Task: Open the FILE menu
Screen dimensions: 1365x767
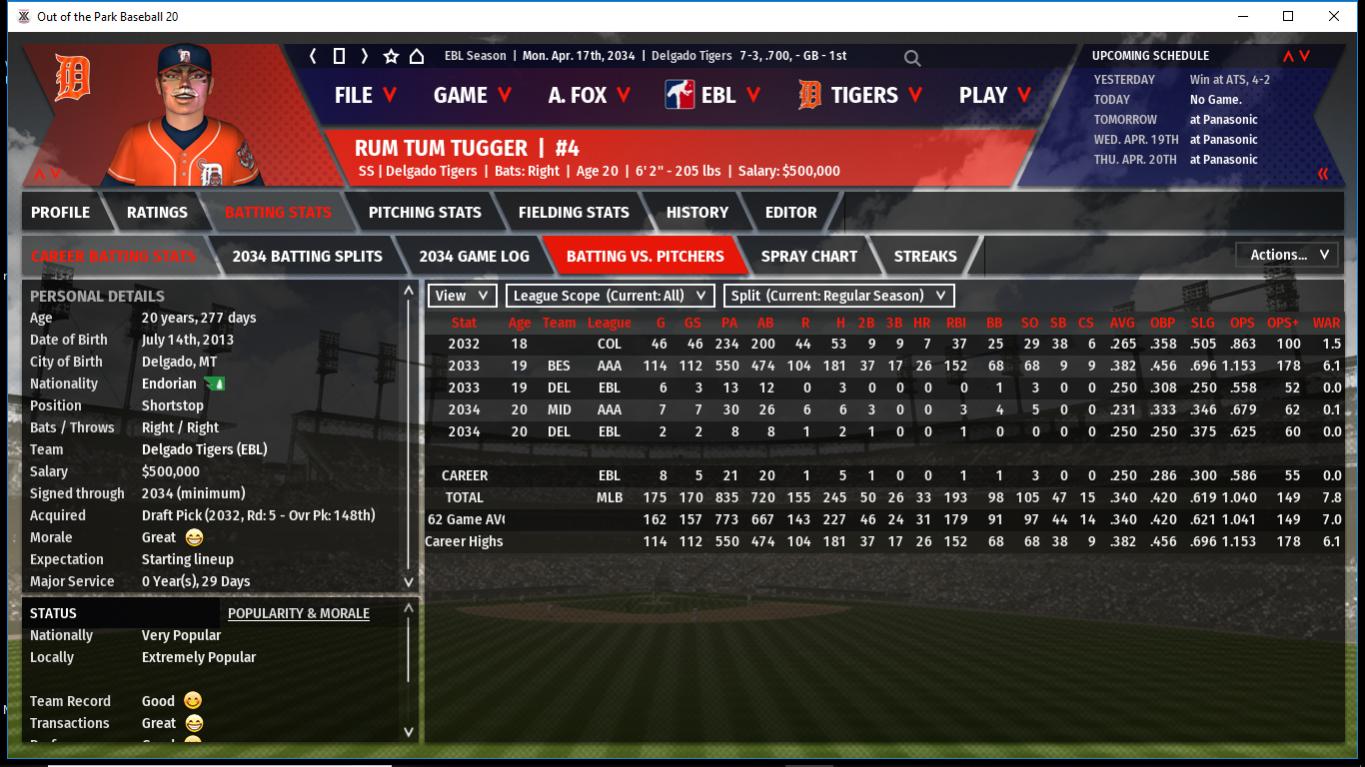Action: (365, 95)
